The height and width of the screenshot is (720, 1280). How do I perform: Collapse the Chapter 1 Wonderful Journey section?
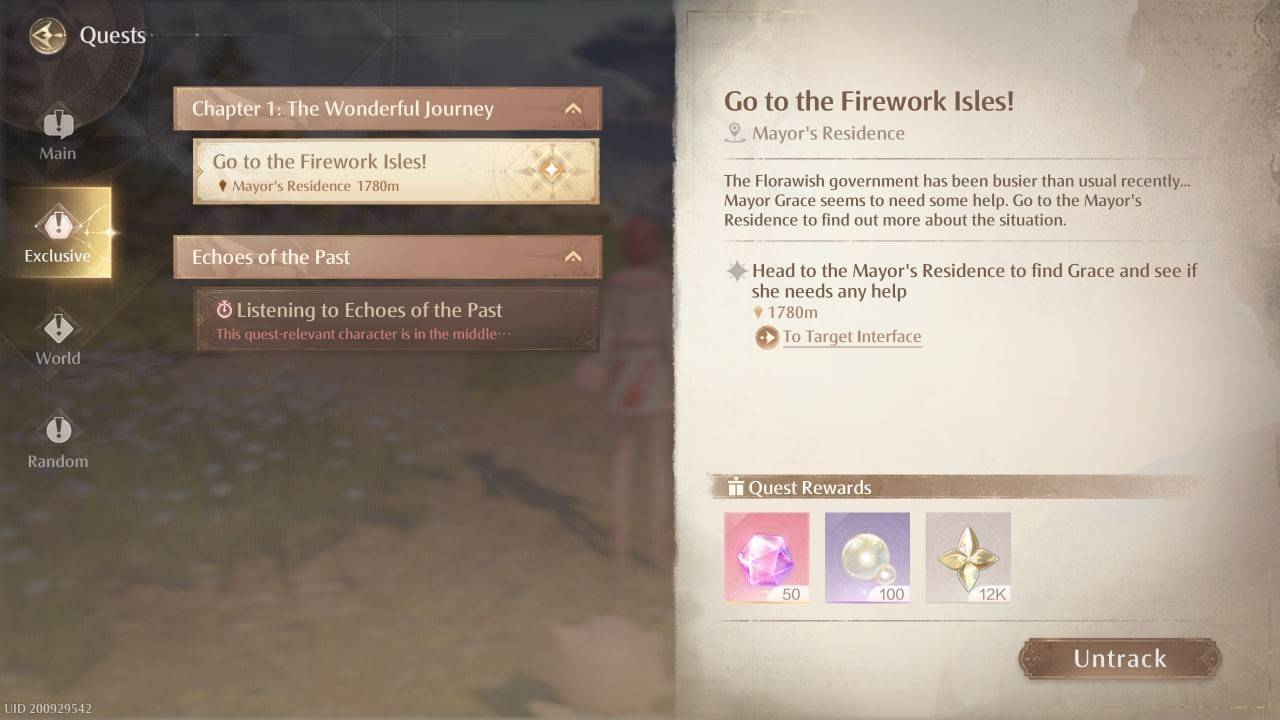click(x=573, y=109)
